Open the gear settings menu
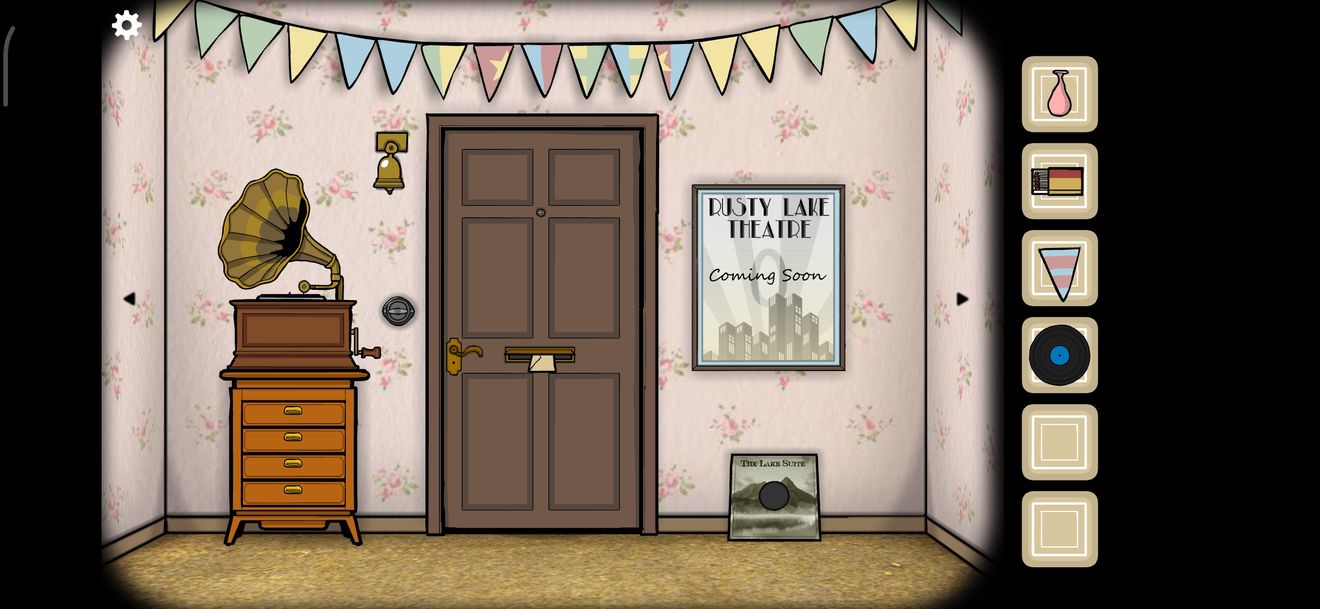 126,25
